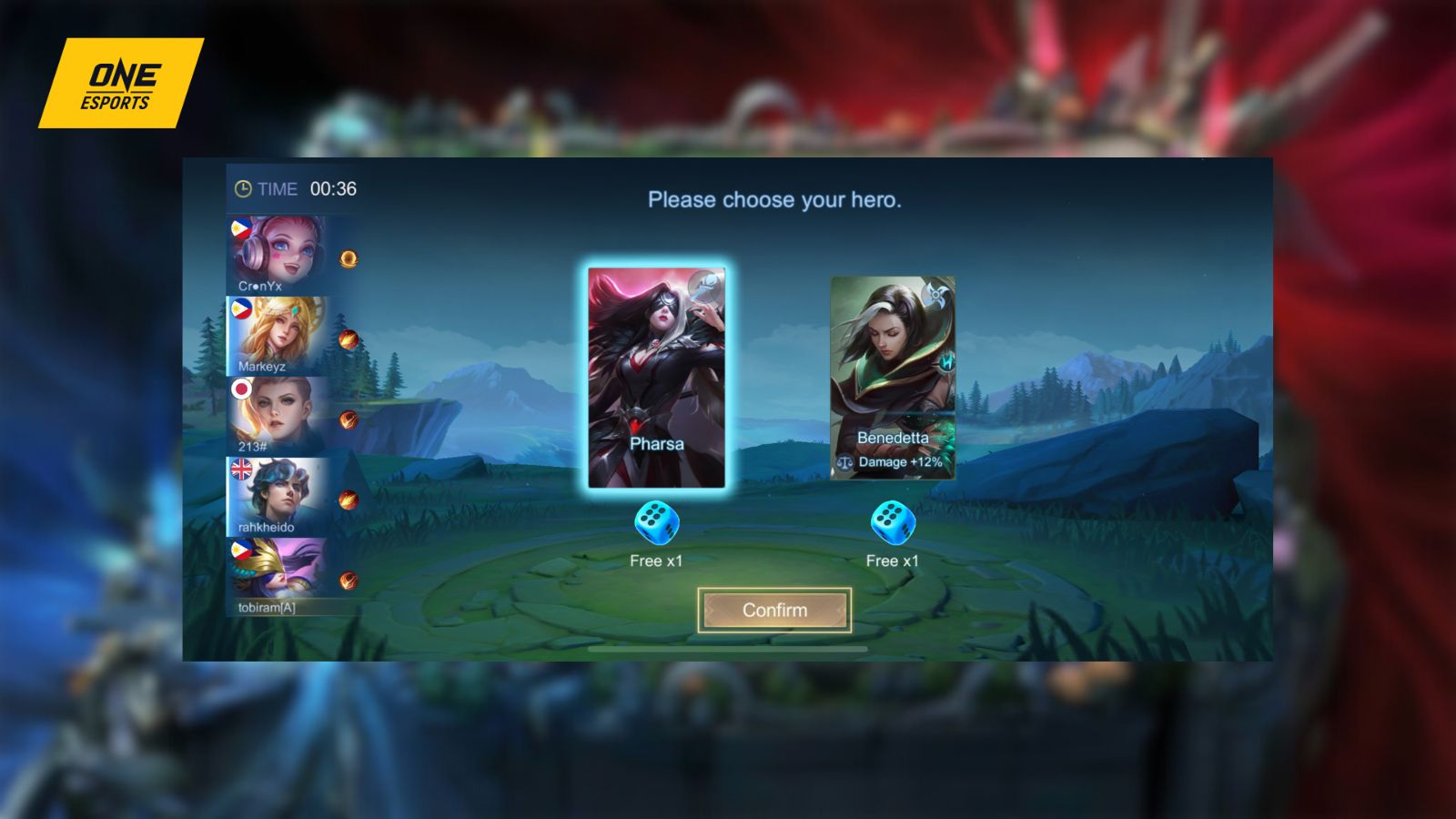This screenshot has height=819, width=1456.
Task: Select the battle spell icon next to Markeyz
Action: 348,341
